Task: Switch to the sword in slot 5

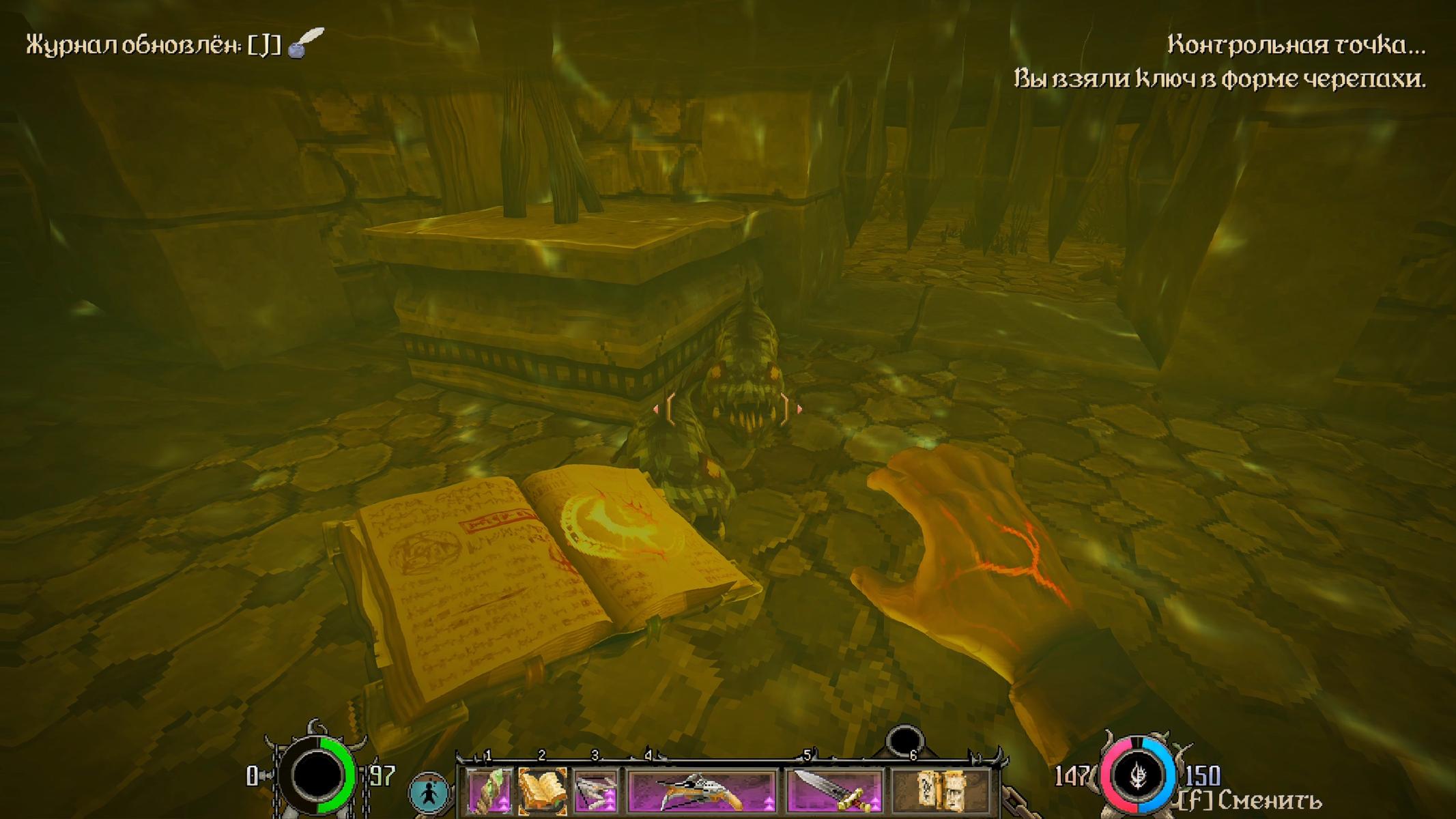Action: (834, 792)
